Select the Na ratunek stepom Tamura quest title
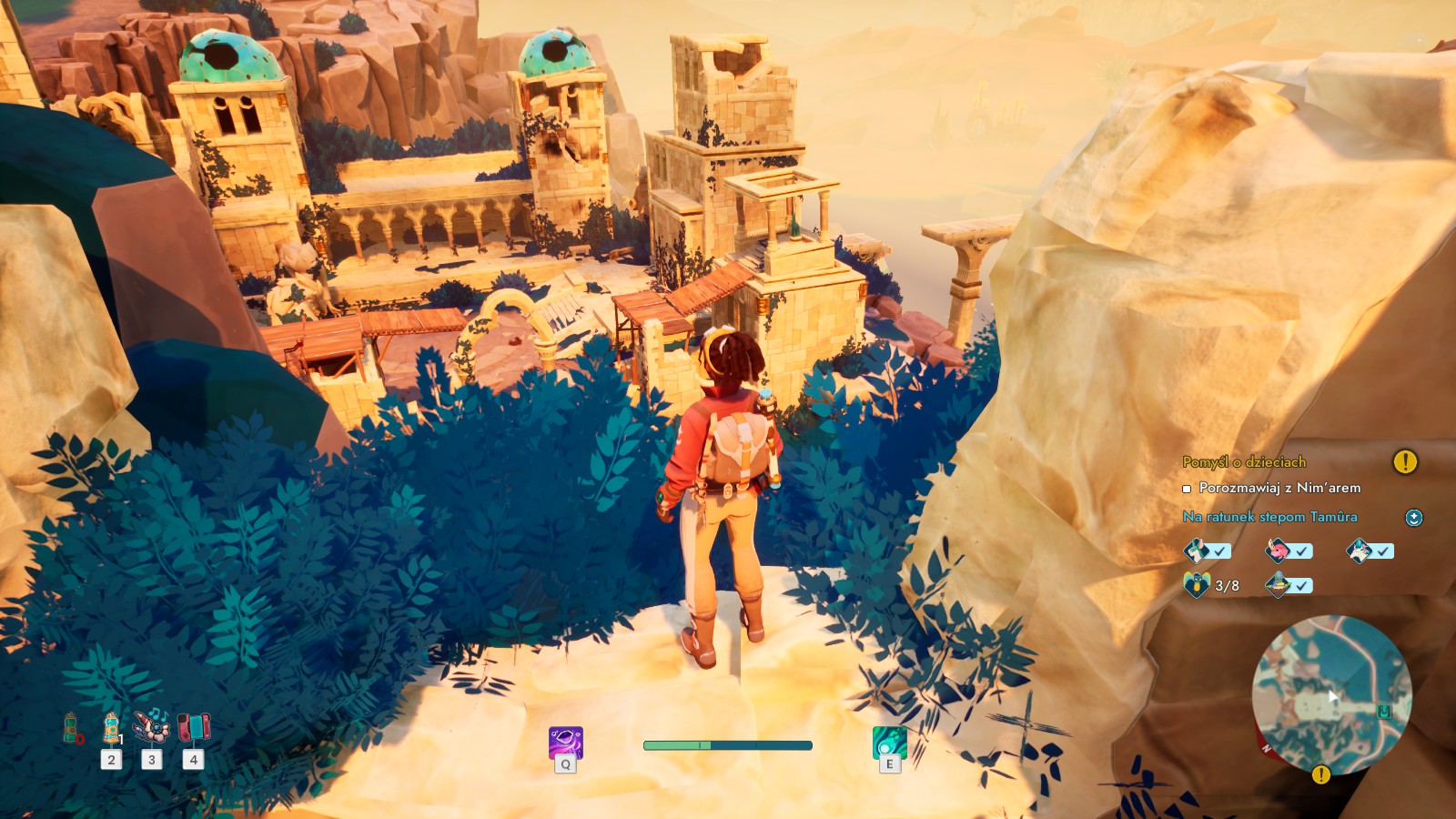Screen dimensions: 1456x819 (x=1270, y=517)
